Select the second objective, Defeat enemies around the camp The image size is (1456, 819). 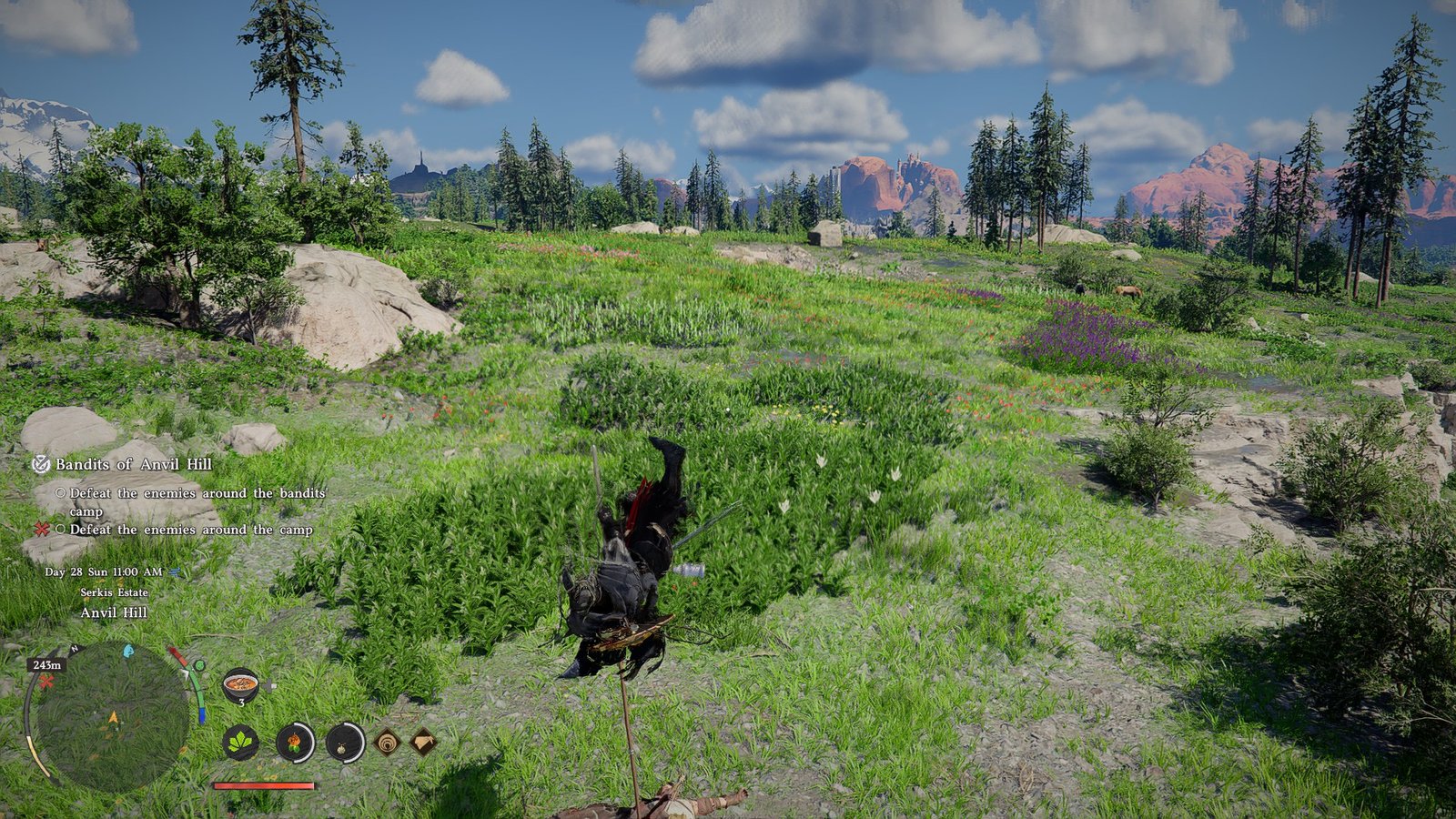click(x=191, y=530)
